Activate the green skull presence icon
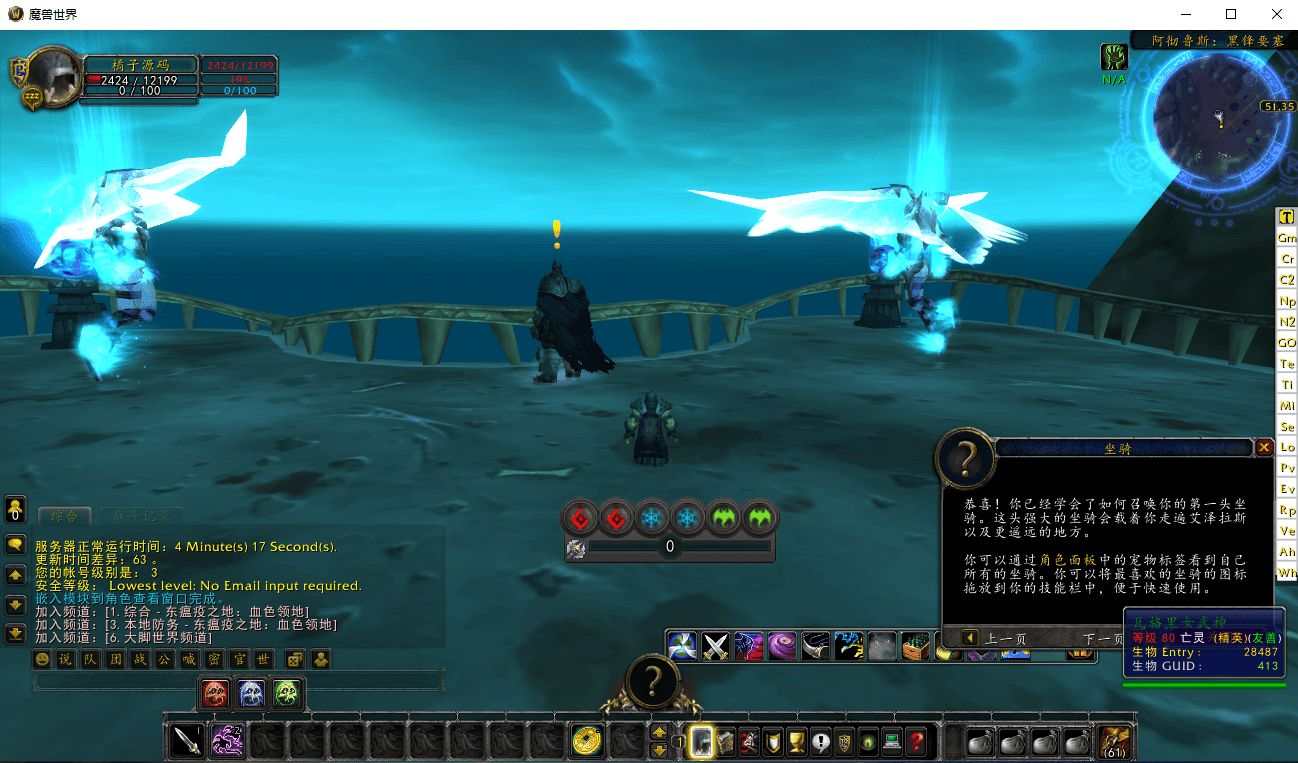Screen dimensions: 1298x763 click(286, 692)
